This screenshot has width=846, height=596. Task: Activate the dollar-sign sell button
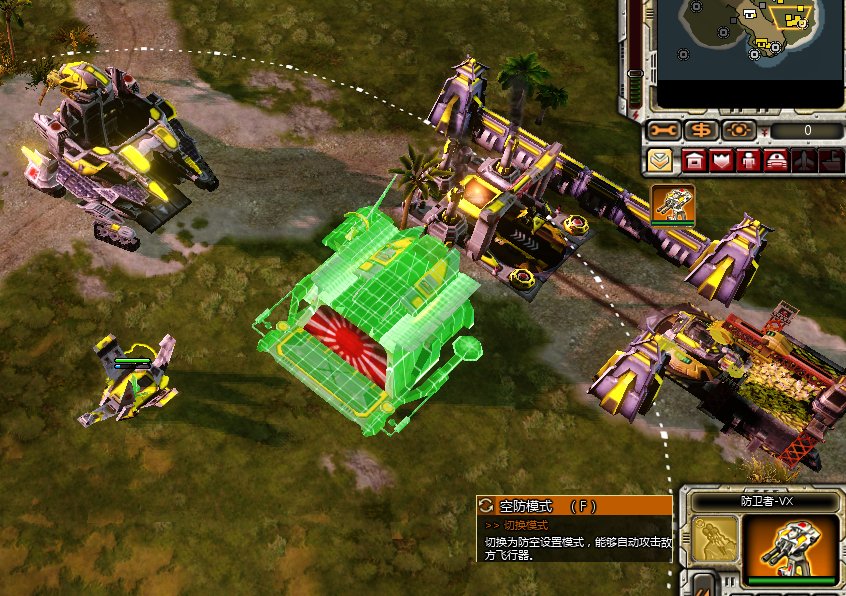pos(702,130)
